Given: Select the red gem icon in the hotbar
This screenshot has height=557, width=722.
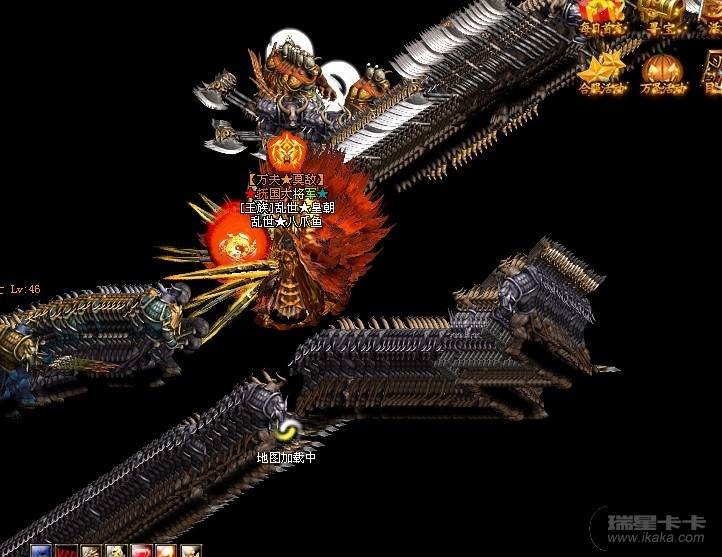Looking at the screenshot, I should [x=141, y=551].
